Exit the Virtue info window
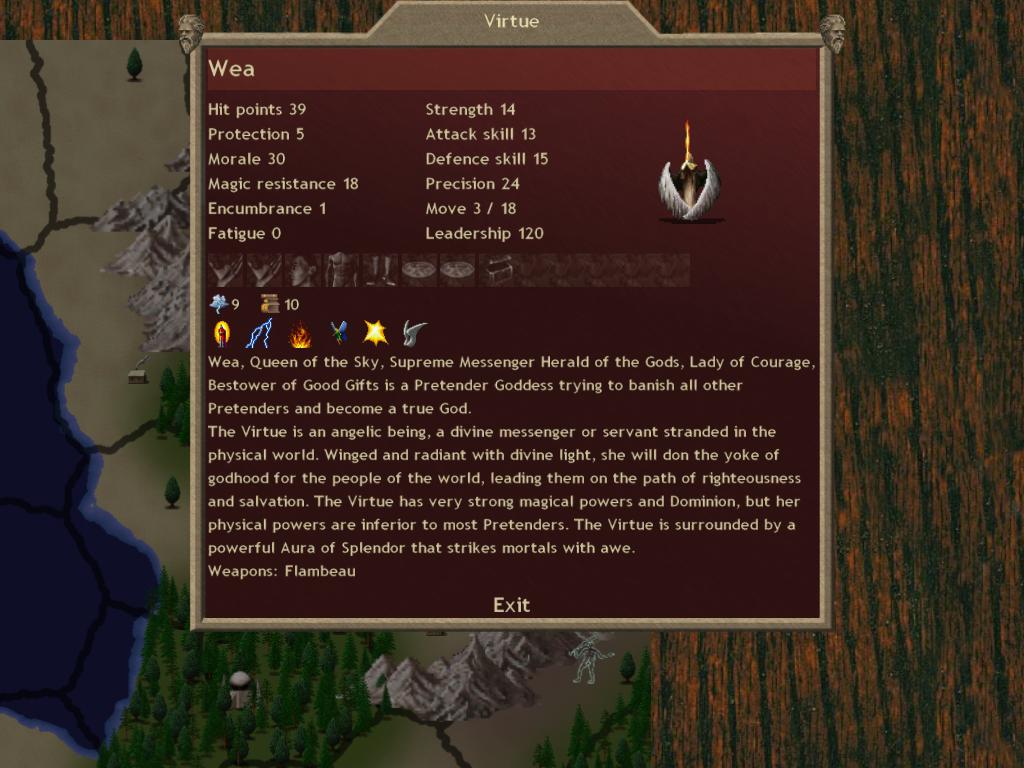1024x768 pixels. click(x=511, y=605)
